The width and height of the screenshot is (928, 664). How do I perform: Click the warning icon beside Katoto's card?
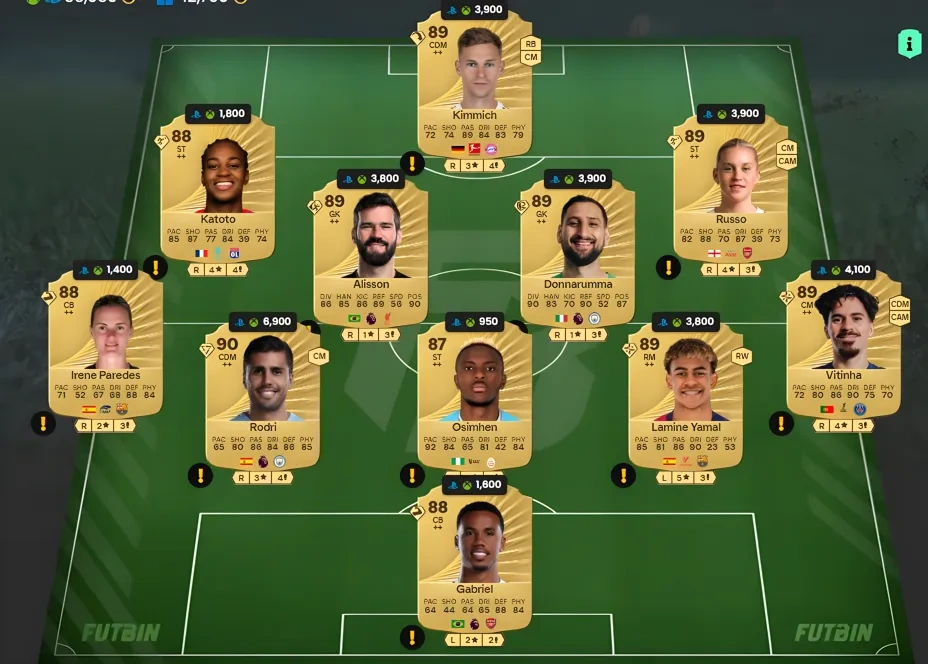155,267
